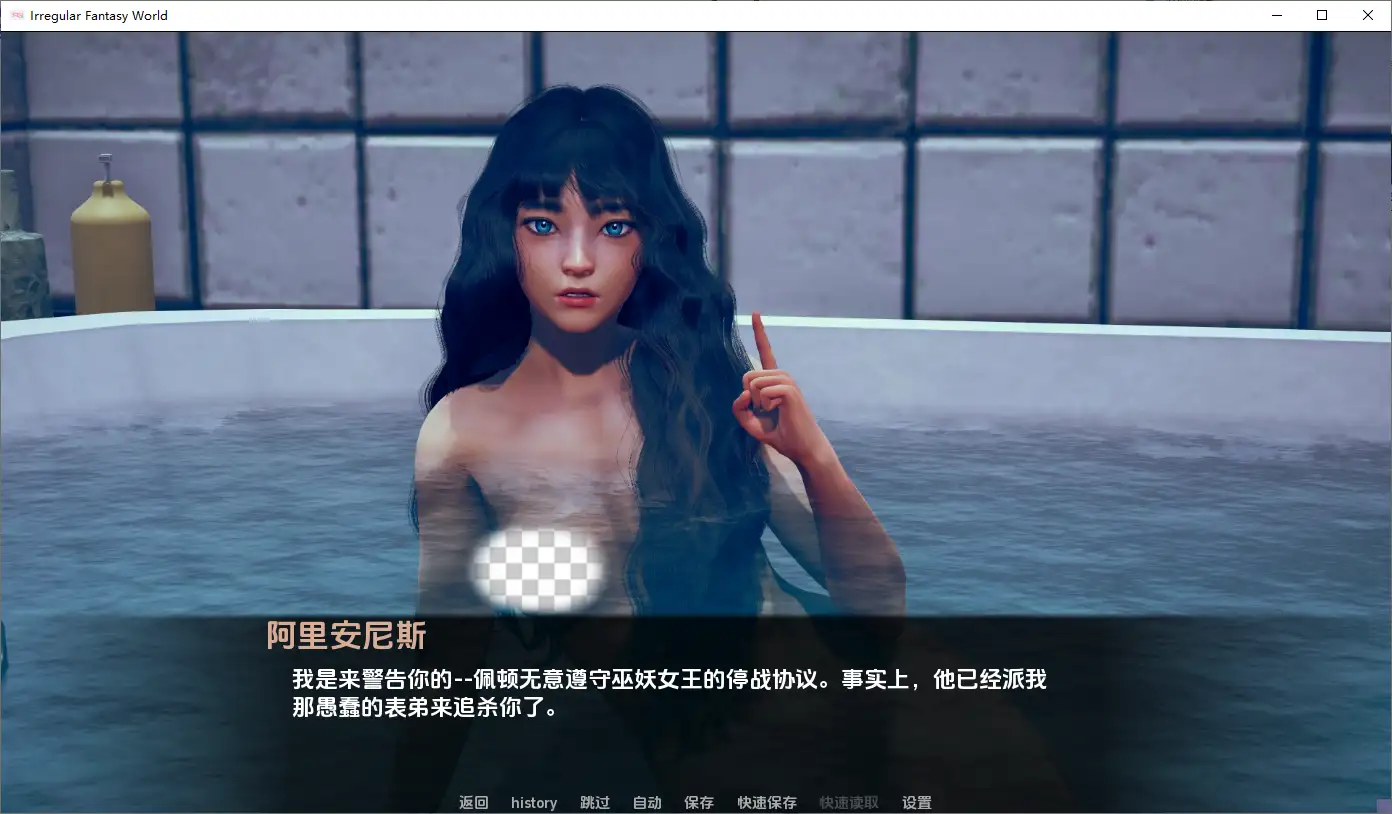The height and width of the screenshot is (814, 1392).
Task: Click the purple indicator at the bottom-right corner
Action: [1386, 808]
